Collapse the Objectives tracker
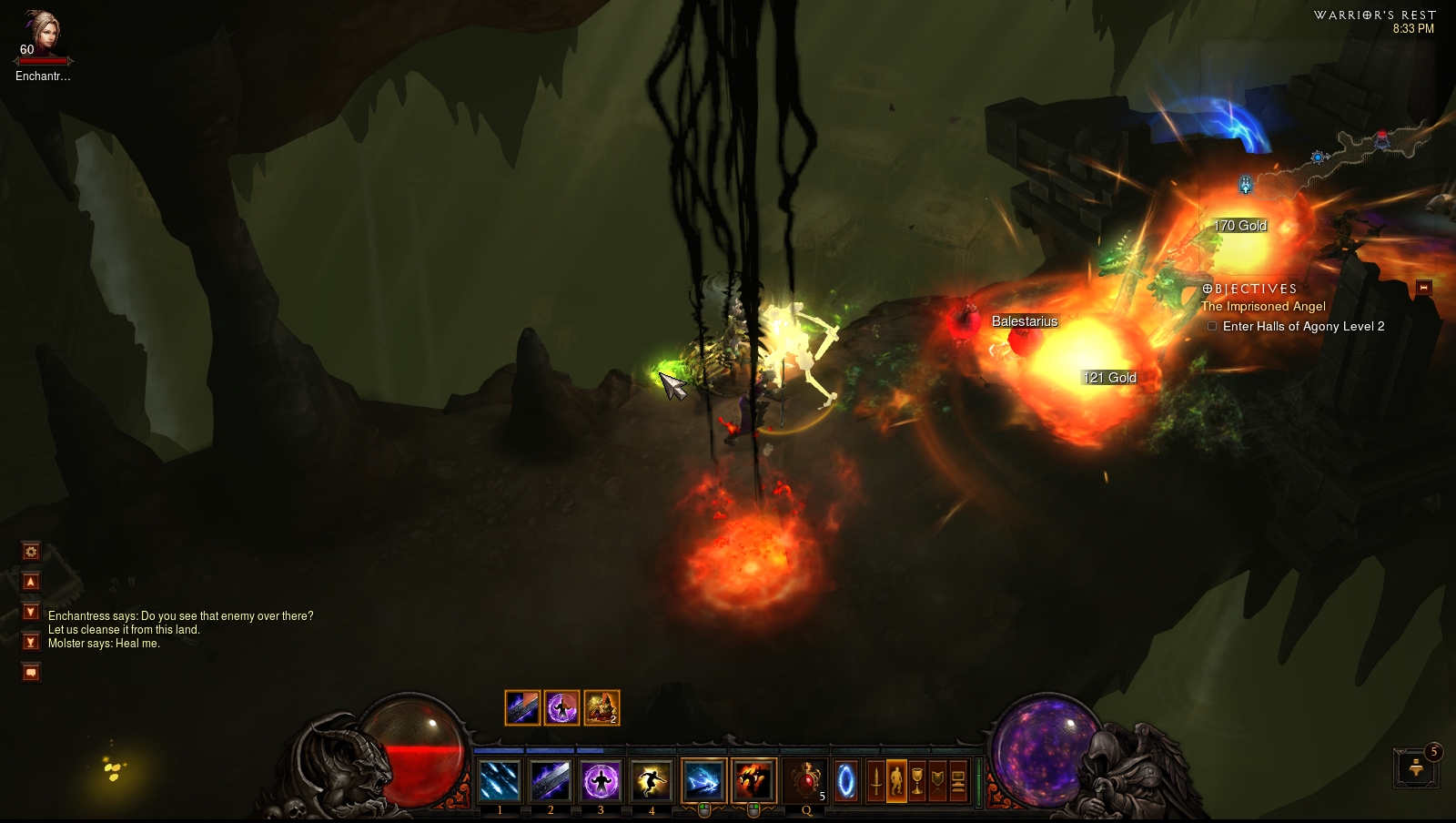1456x823 pixels. click(1424, 288)
